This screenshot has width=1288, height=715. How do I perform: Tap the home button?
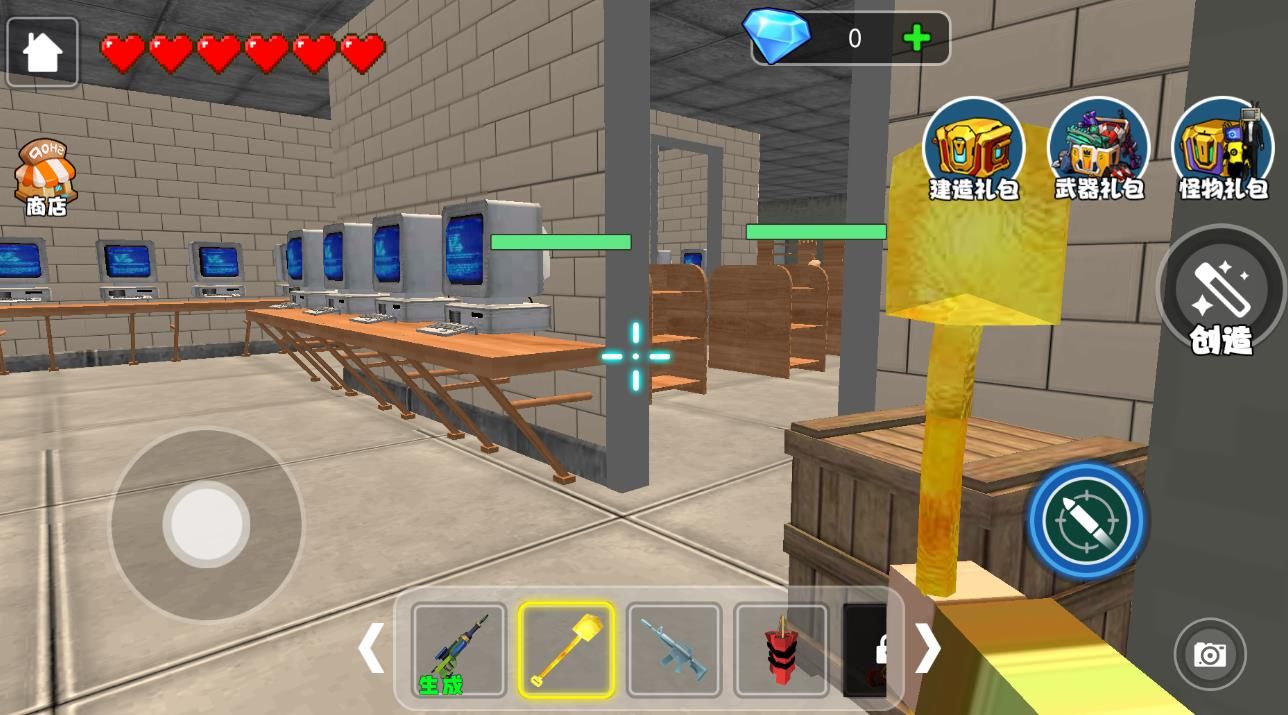click(42, 52)
